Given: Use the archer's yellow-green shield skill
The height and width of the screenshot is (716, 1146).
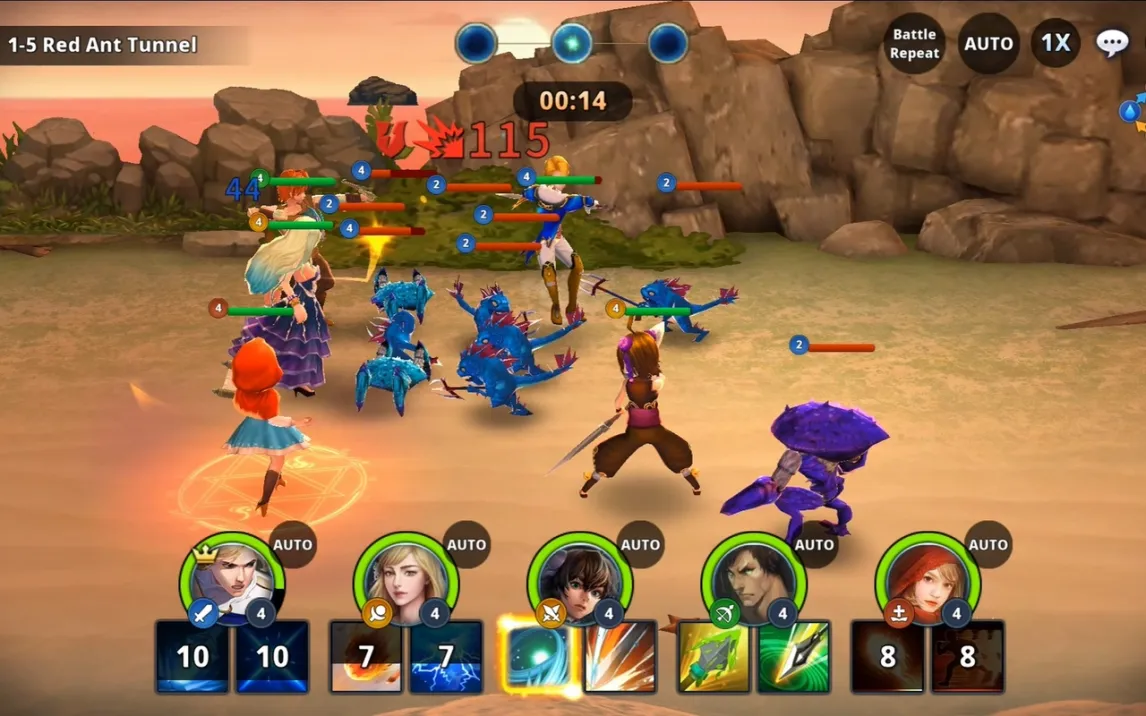Looking at the screenshot, I should [714, 656].
